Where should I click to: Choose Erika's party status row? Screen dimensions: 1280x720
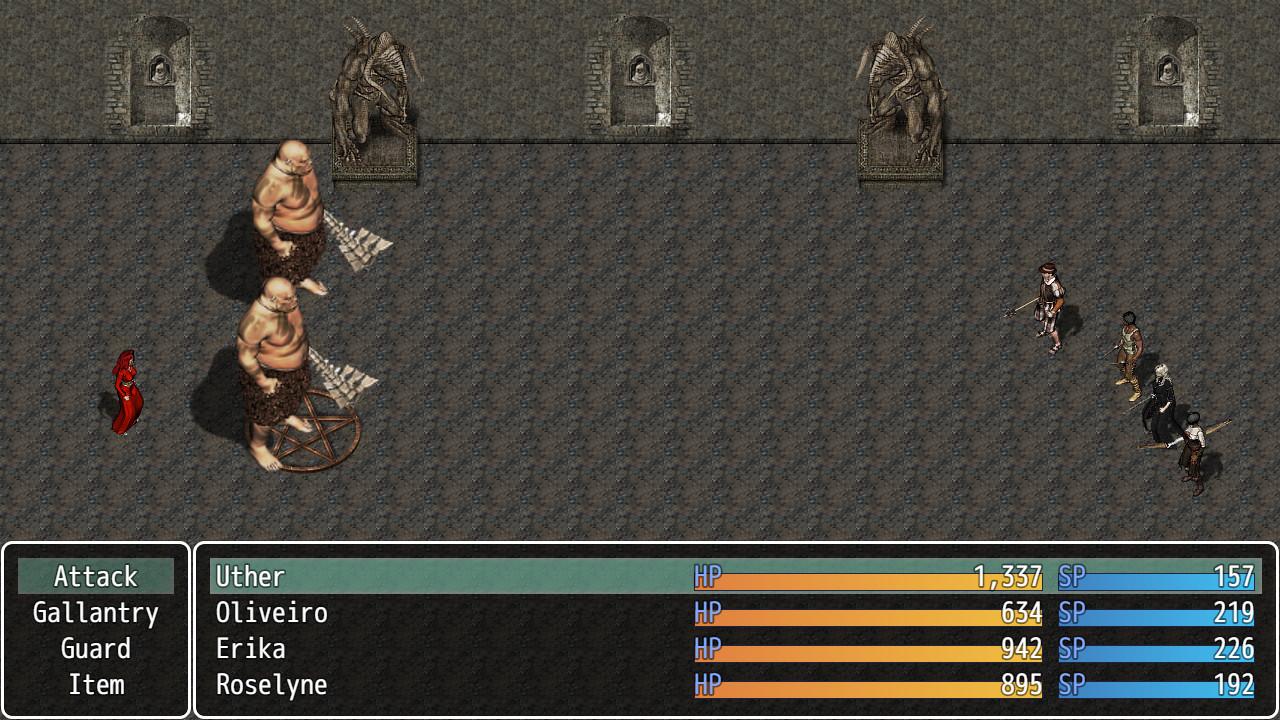[x=735, y=649]
